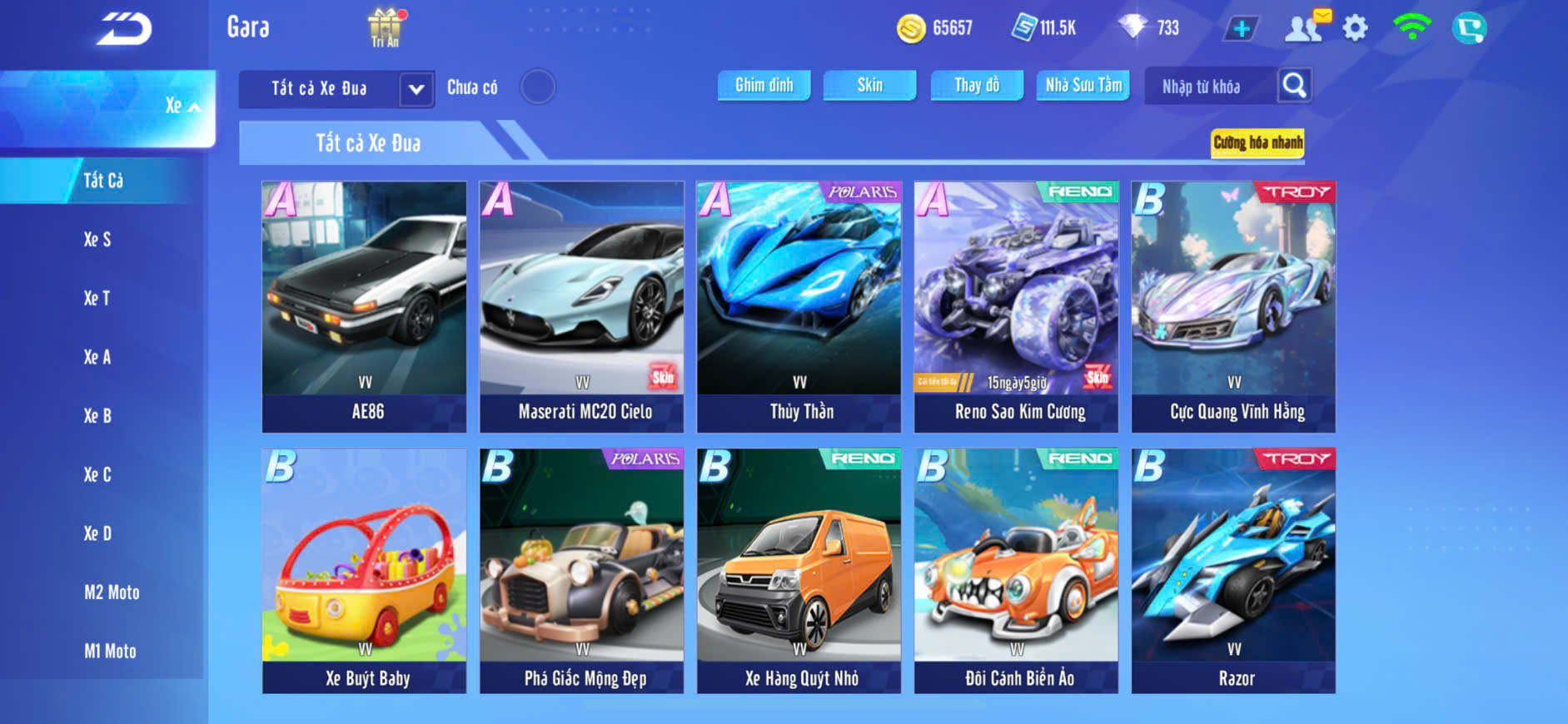Select the AE86 car card
This screenshot has height=724, width=1568.
pyautogui.click(x=365, y=306)
